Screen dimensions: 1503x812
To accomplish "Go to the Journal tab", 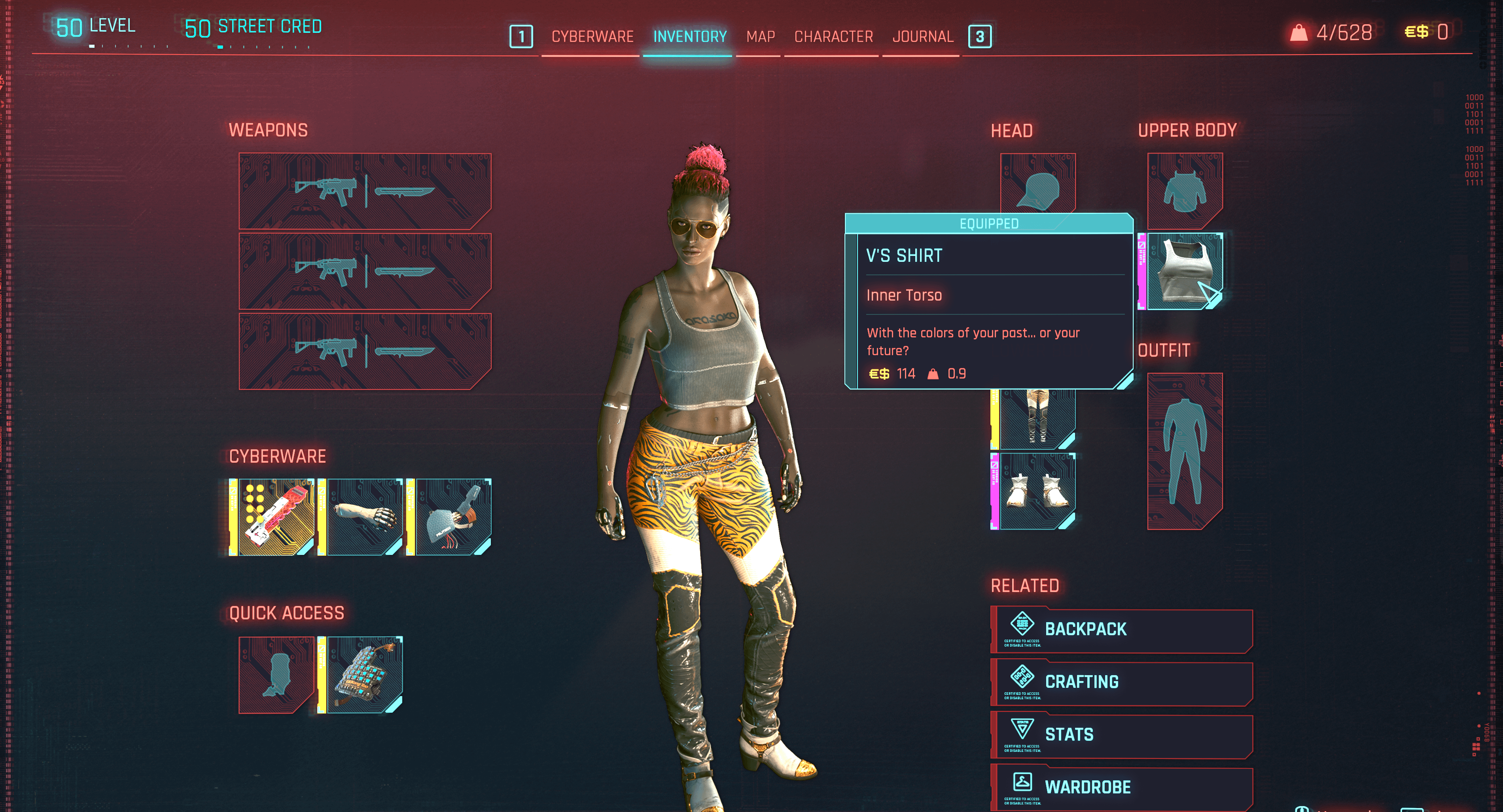I will (x=922, y=37).
